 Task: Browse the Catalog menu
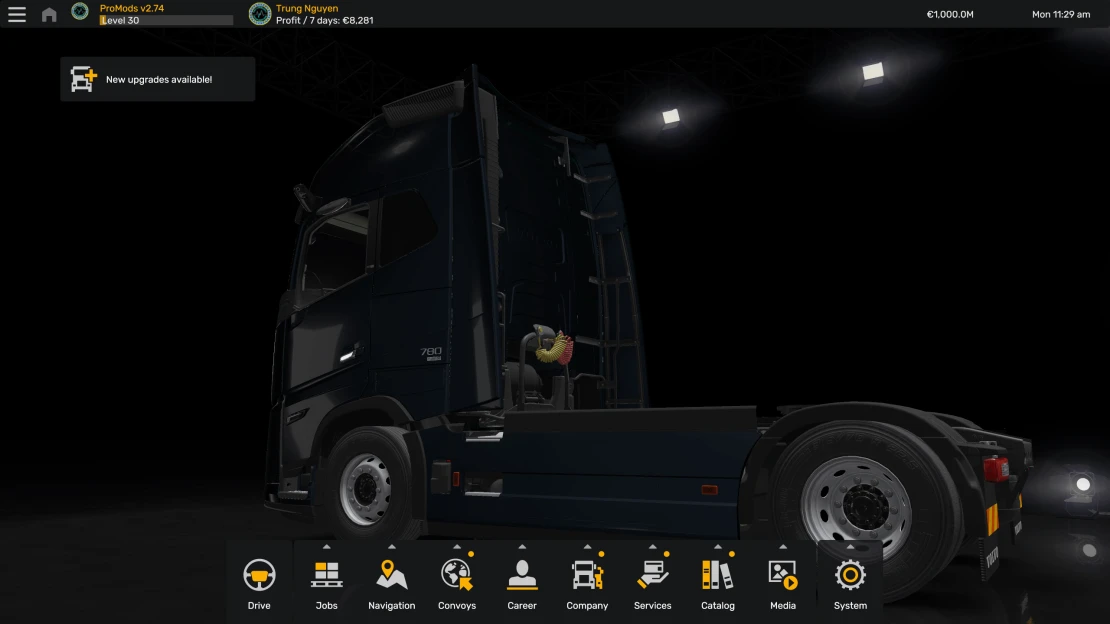pos(717,582)
